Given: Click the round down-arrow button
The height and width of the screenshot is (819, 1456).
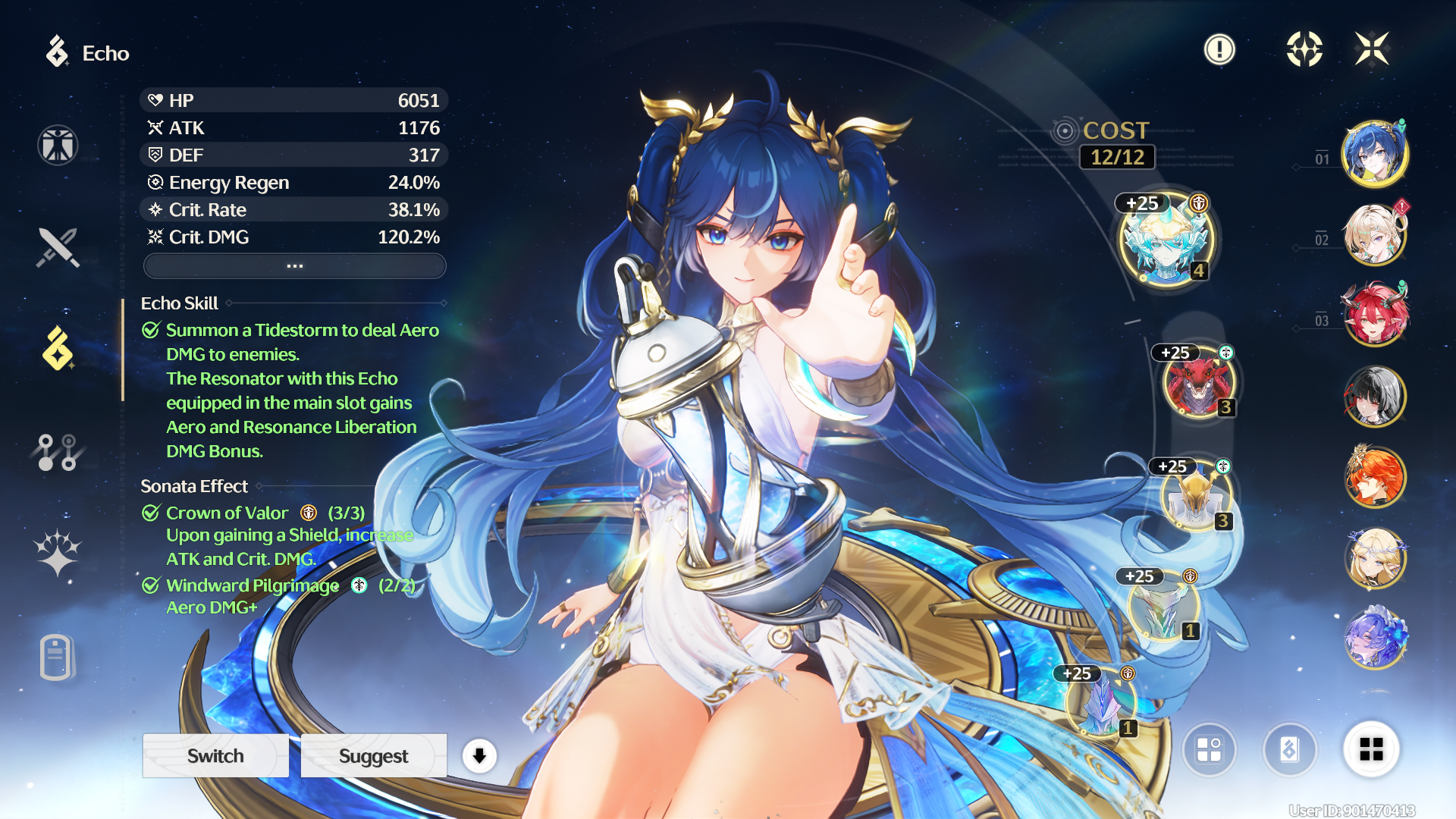Looking at the screenshot, I should 479,755.
